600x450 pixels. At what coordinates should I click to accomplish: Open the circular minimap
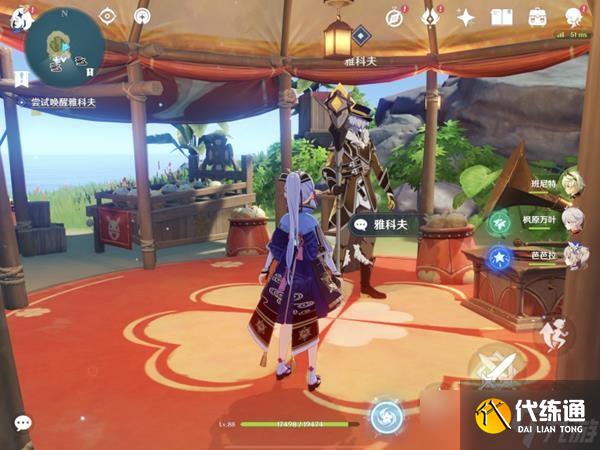[x=65, y=45]
